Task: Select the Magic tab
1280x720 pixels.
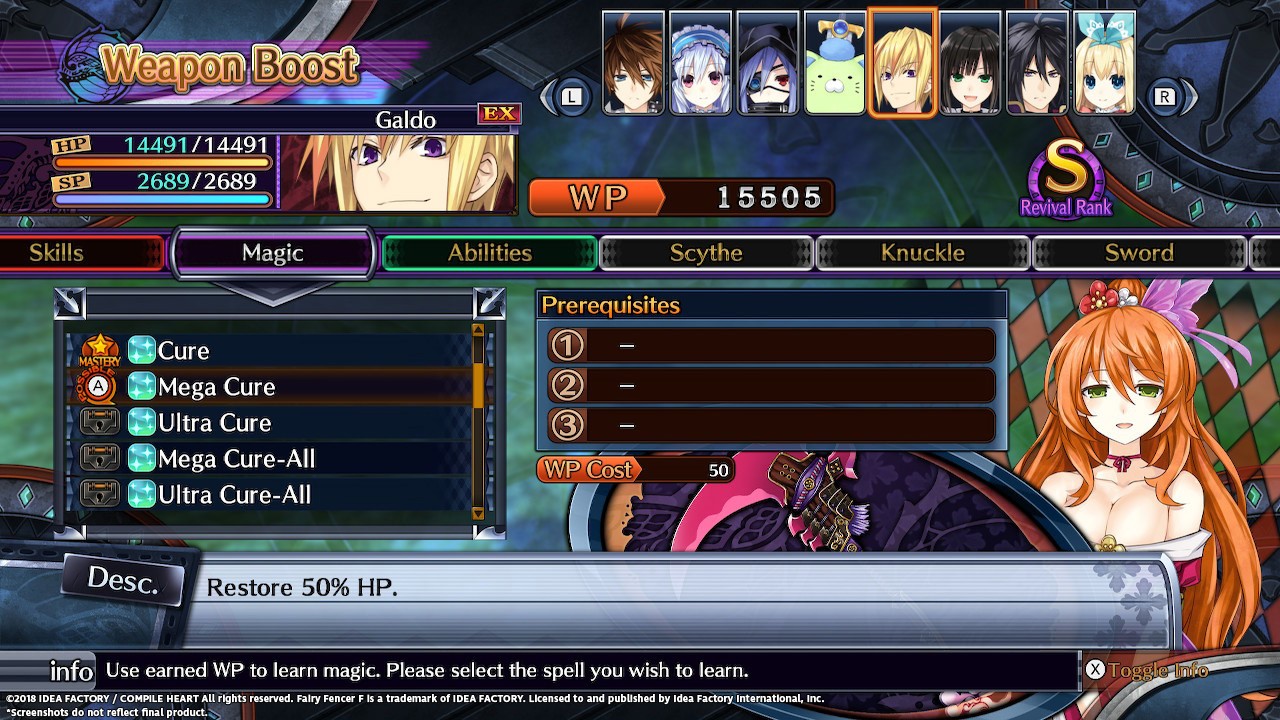Action: 273,253
